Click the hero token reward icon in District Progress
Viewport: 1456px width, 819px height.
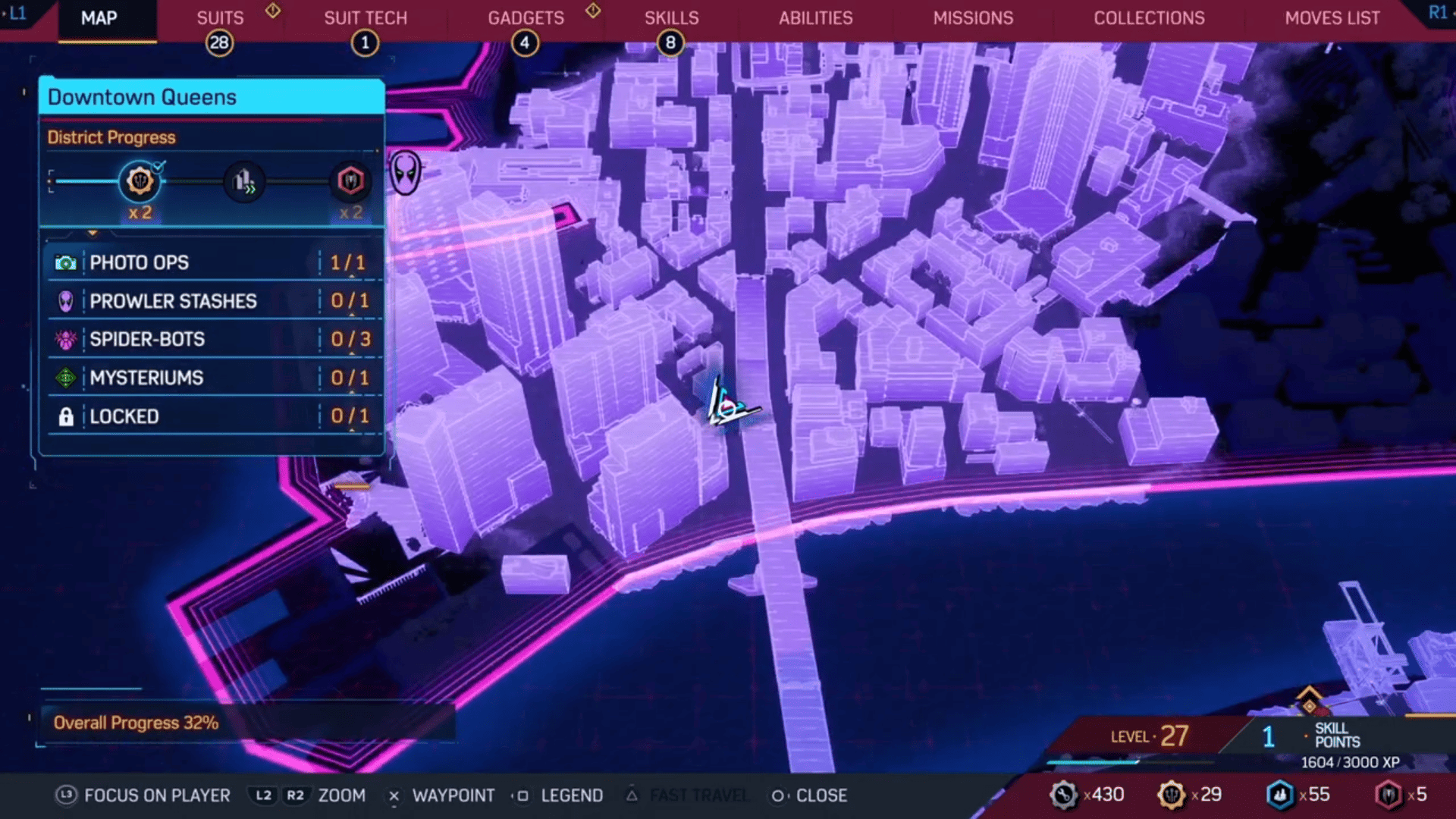[351, 180]
